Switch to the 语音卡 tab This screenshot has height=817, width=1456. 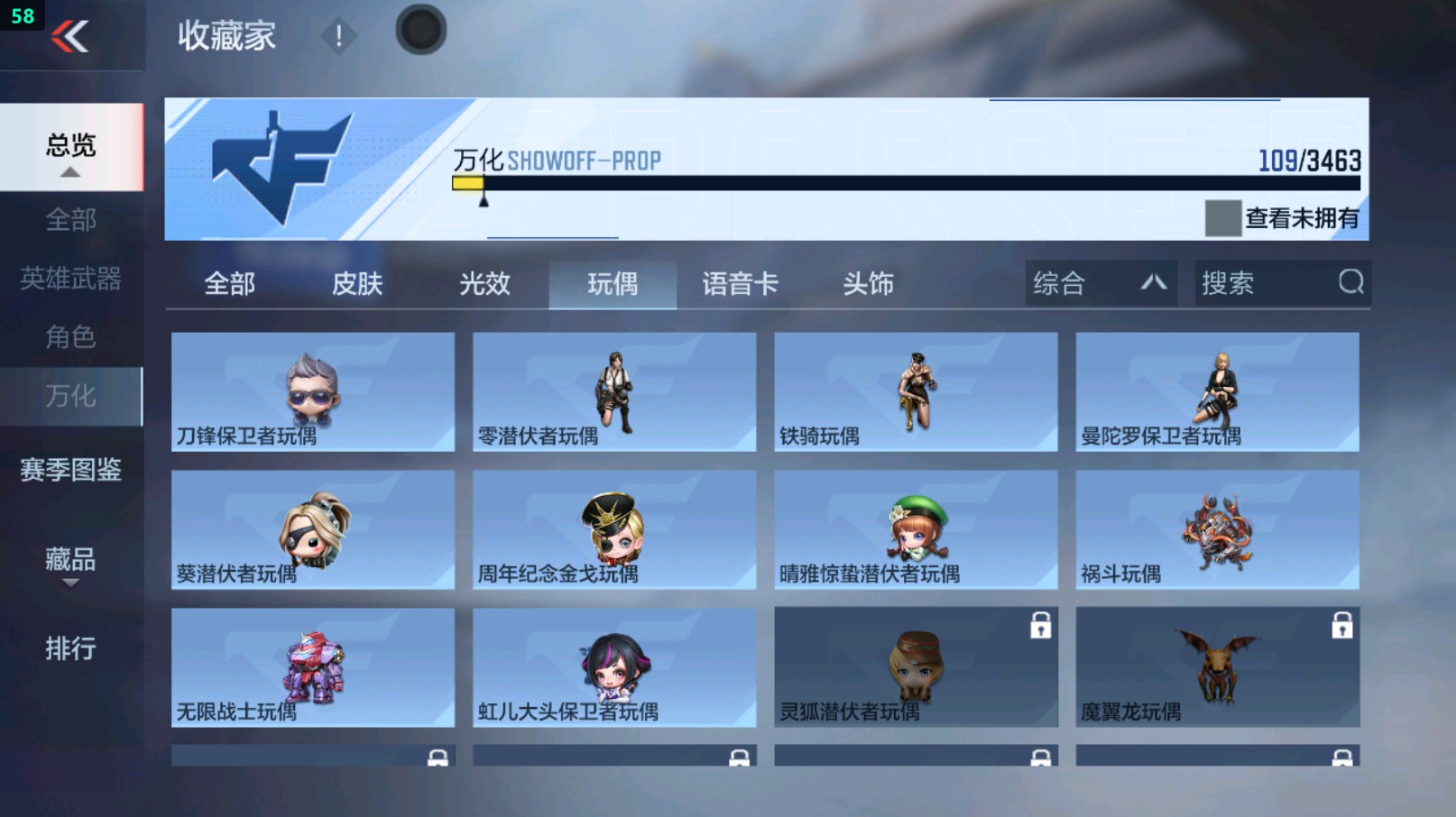click(740, 284)
